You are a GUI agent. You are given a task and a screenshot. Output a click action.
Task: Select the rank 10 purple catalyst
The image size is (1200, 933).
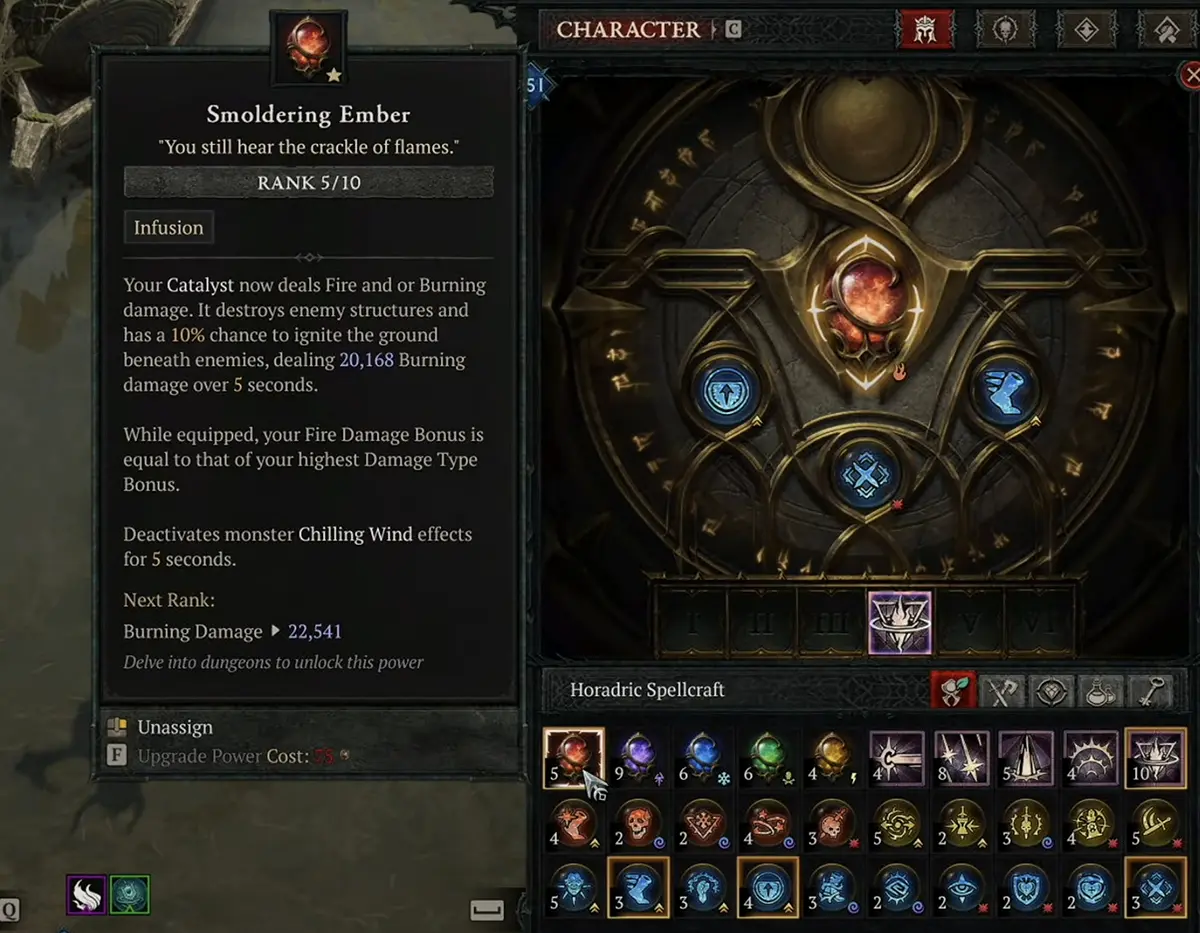[x=1154, y=757]
